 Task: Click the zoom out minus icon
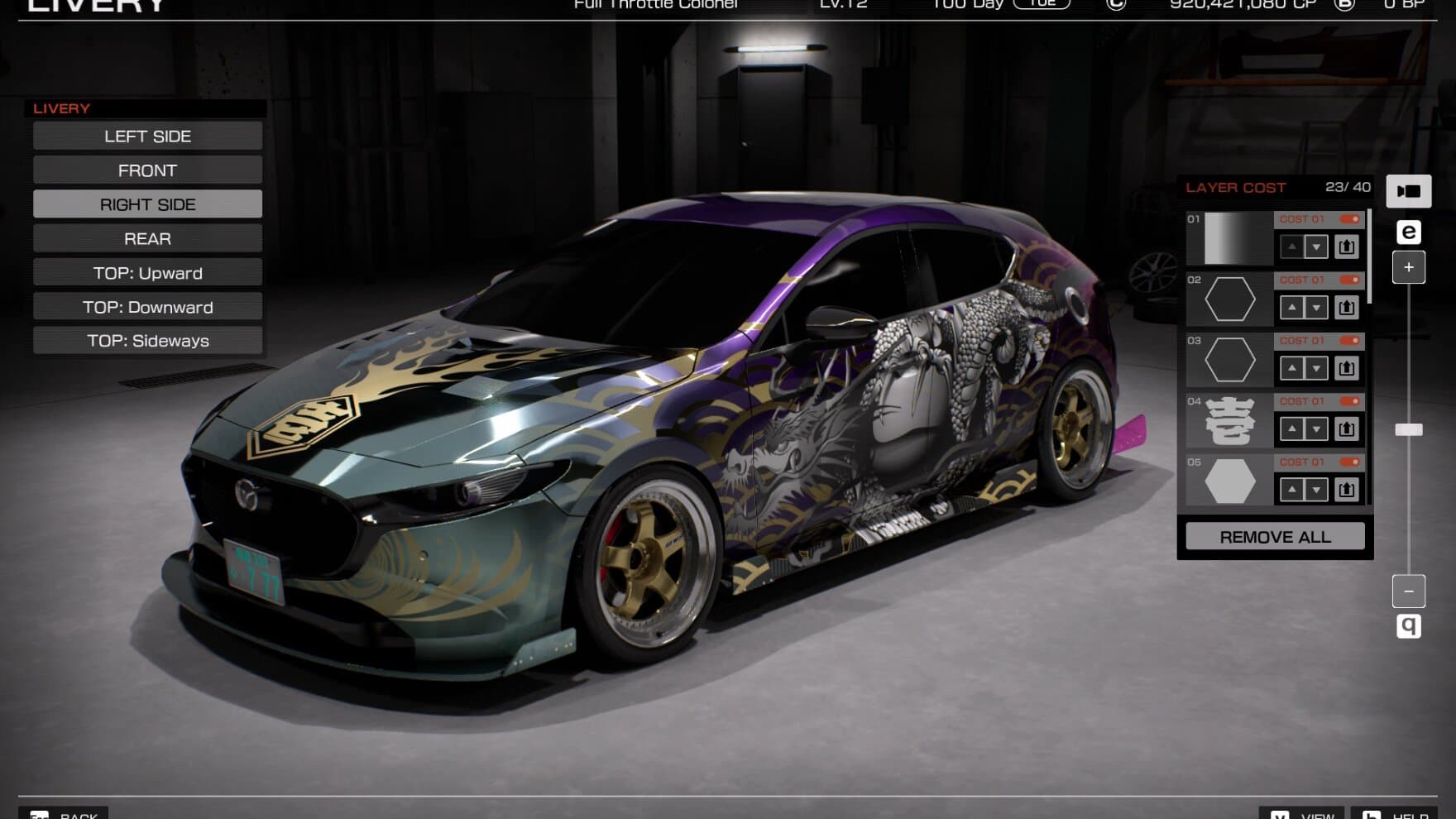(1409, 591)
